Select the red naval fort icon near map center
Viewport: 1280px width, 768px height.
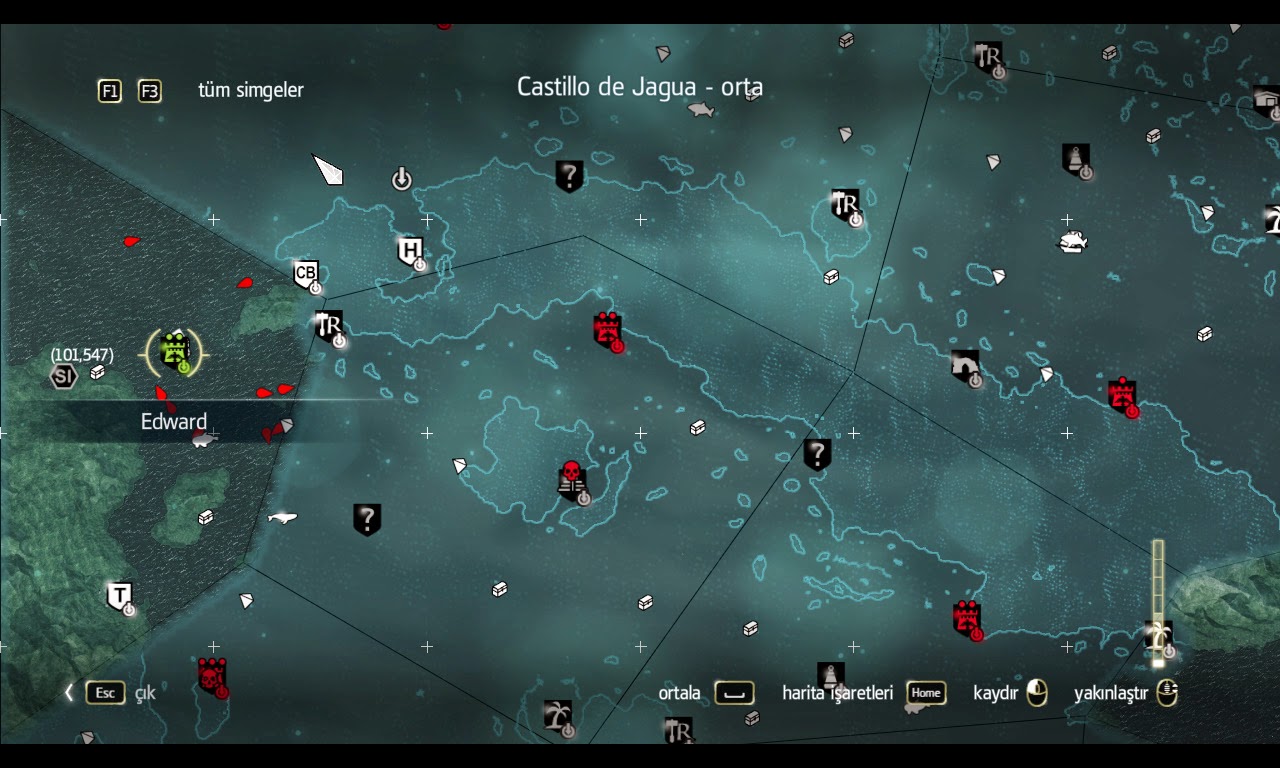608,330
